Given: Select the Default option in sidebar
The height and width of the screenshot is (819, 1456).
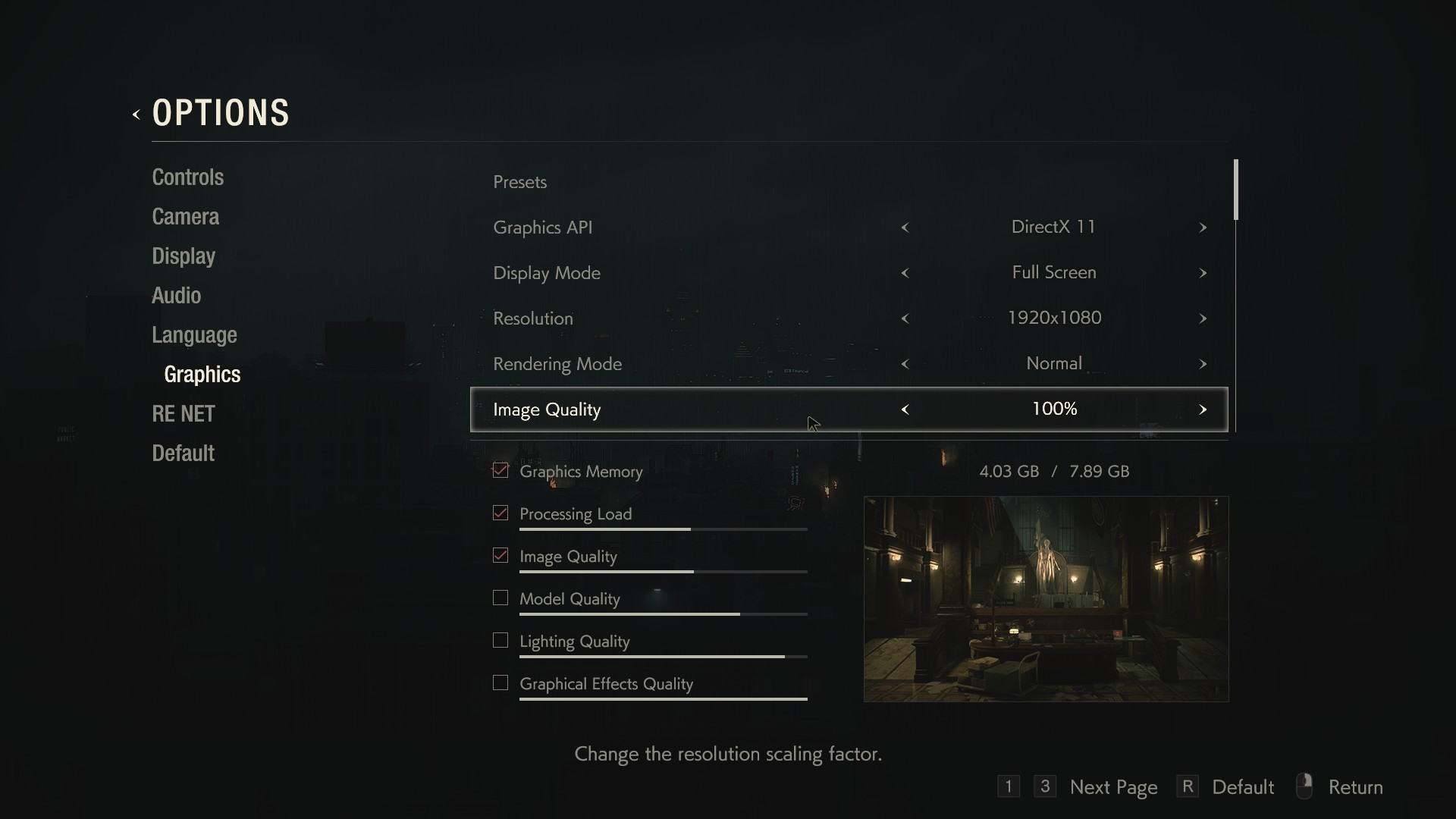Looking at the screenshot, I should point(183,453).
